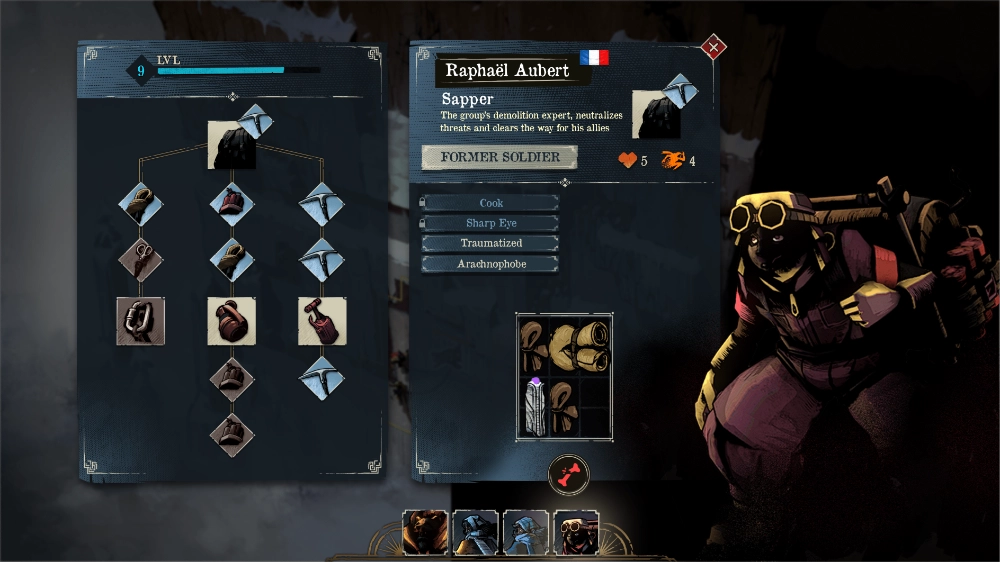Click the red broken bone round button
Screen dimensions: 1000x562
(x=568, y=476)
